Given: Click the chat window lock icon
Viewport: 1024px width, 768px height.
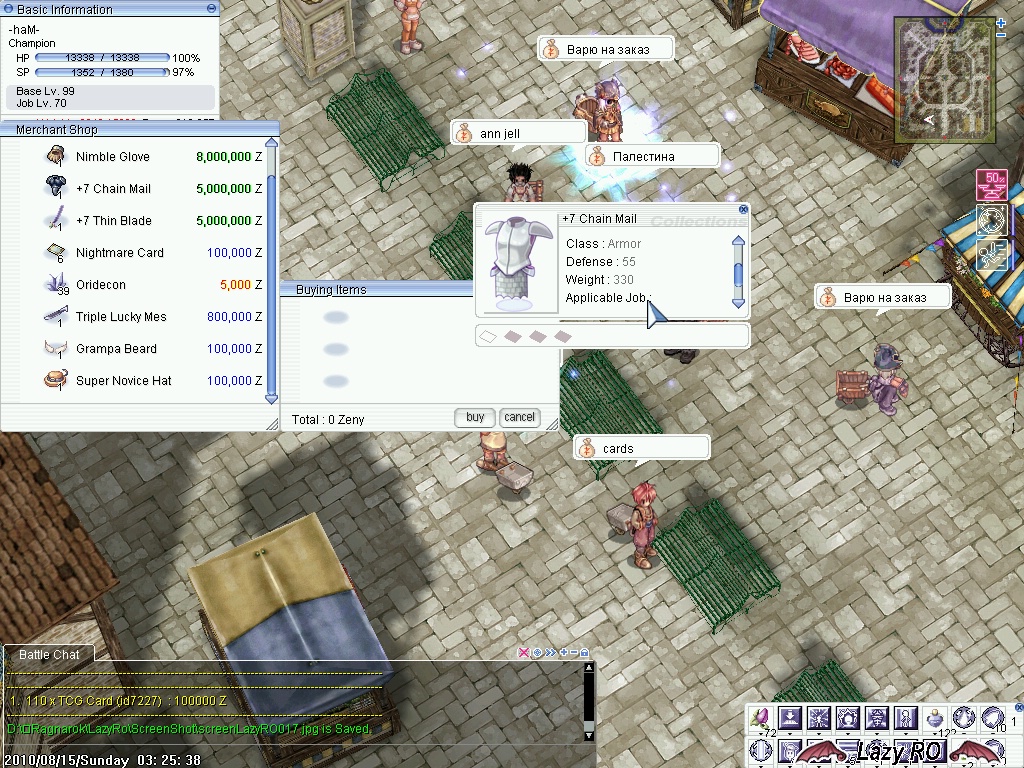Looking at the screenshot, I should [585, 652].
